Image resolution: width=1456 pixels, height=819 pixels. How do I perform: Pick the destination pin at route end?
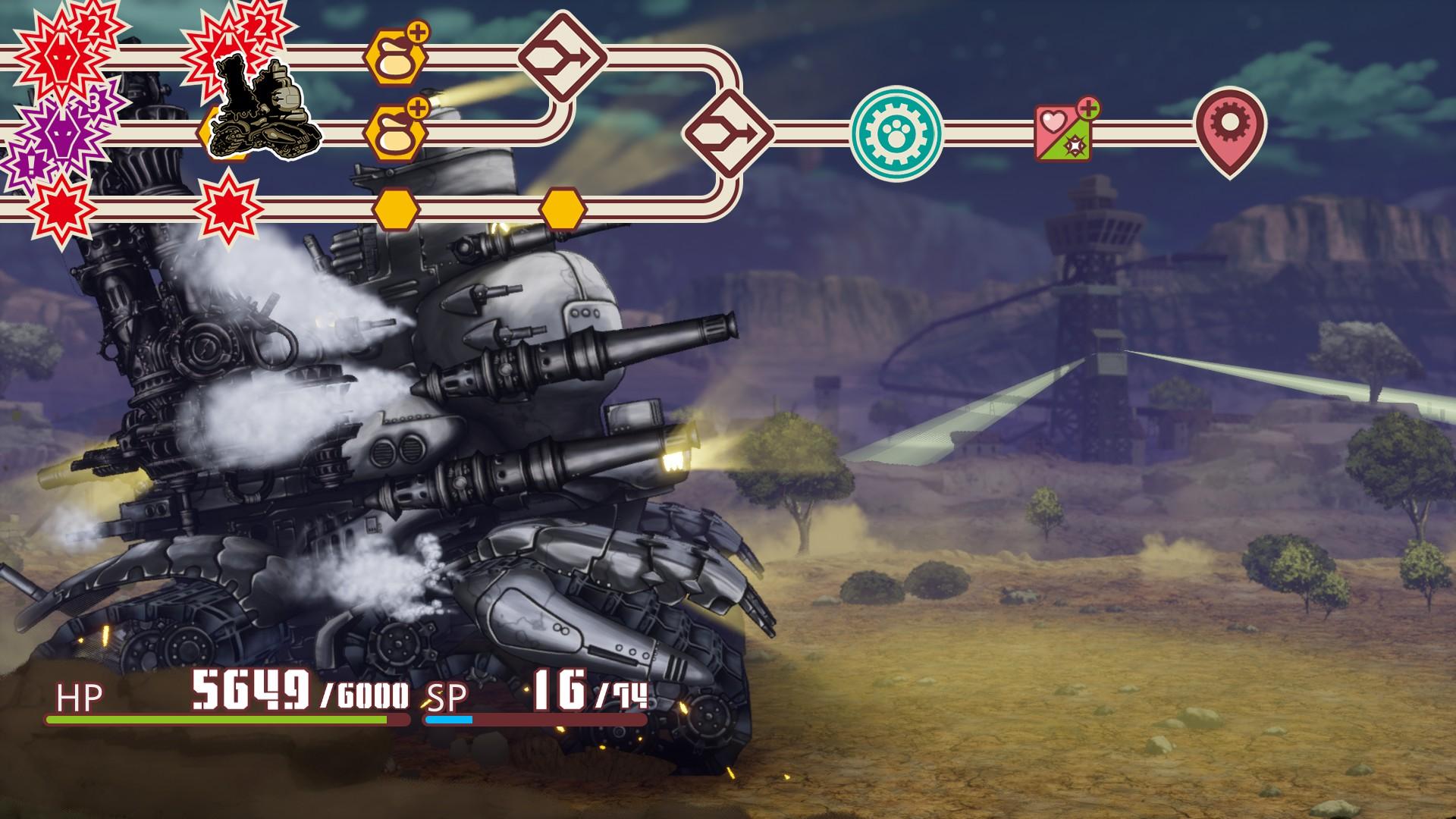pyautogui.click(x=1229, y=130)
